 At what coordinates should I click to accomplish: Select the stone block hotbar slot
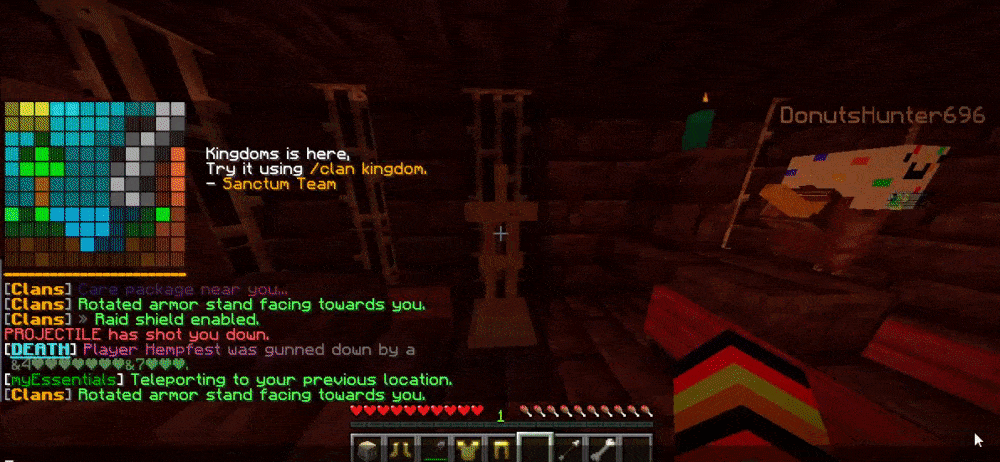[x=368, y=449]
